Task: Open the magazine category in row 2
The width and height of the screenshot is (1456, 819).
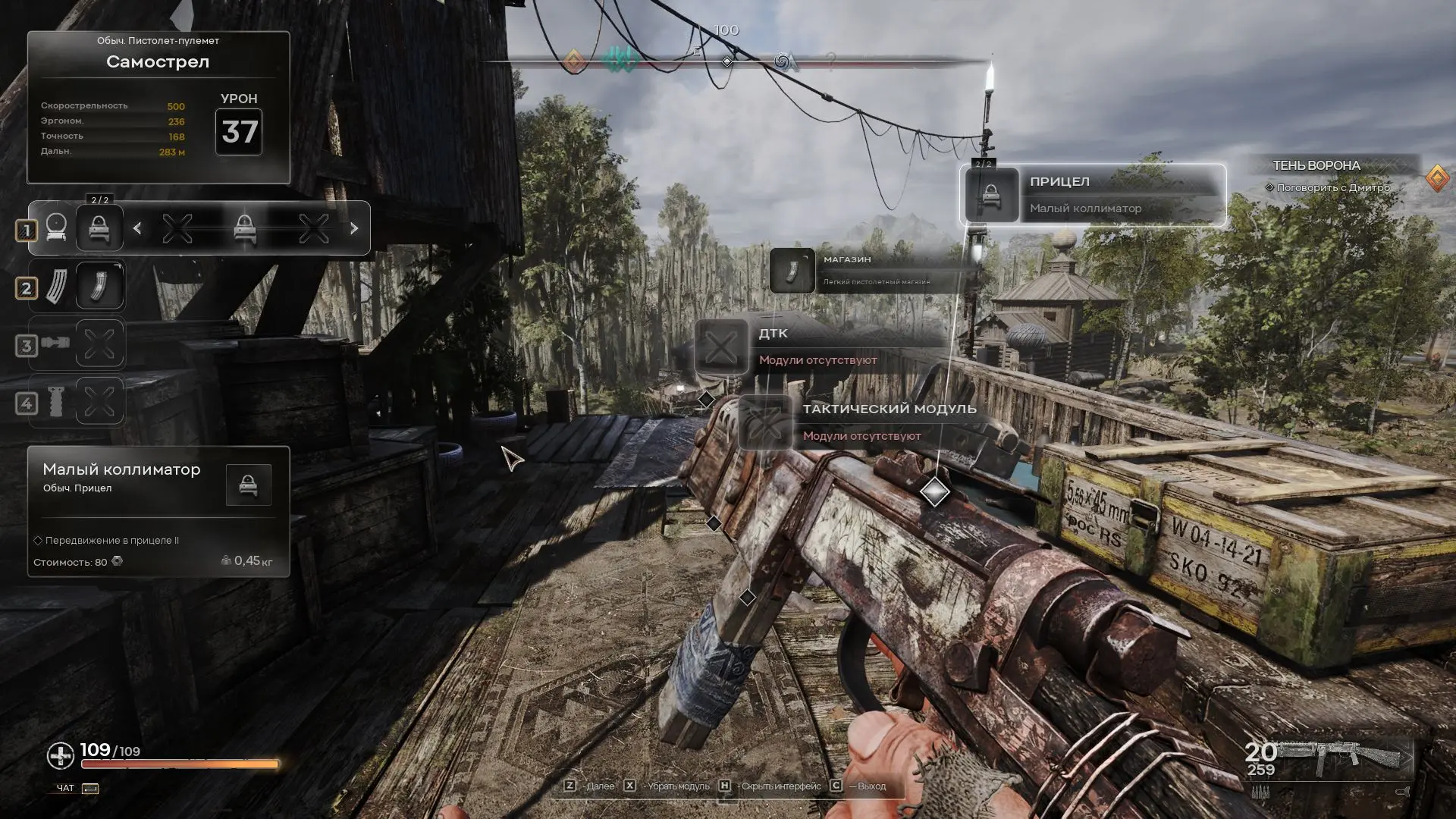Action: [x=56, y=287]
